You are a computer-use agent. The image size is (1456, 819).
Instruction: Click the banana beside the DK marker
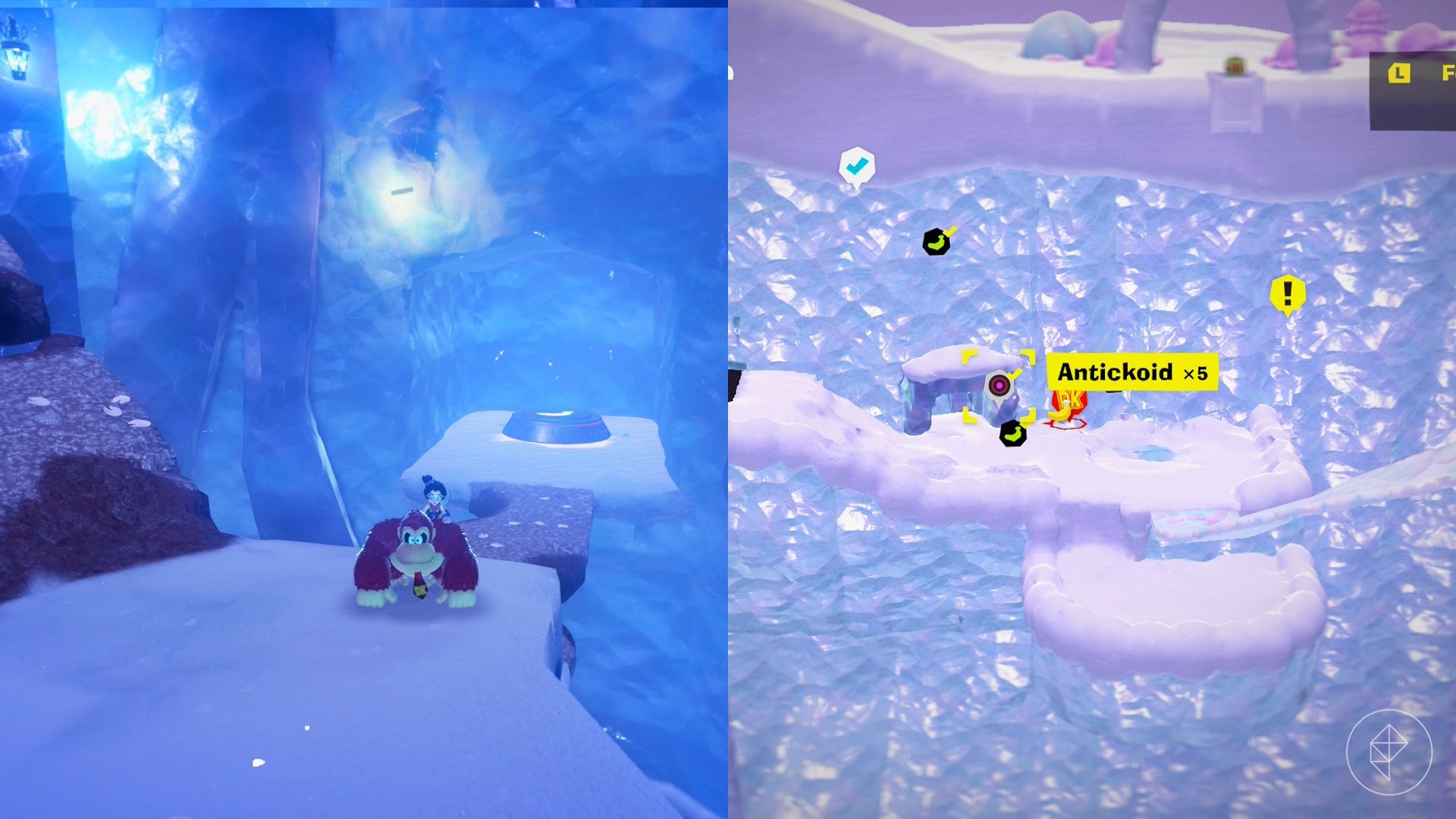click(1060, 415)
